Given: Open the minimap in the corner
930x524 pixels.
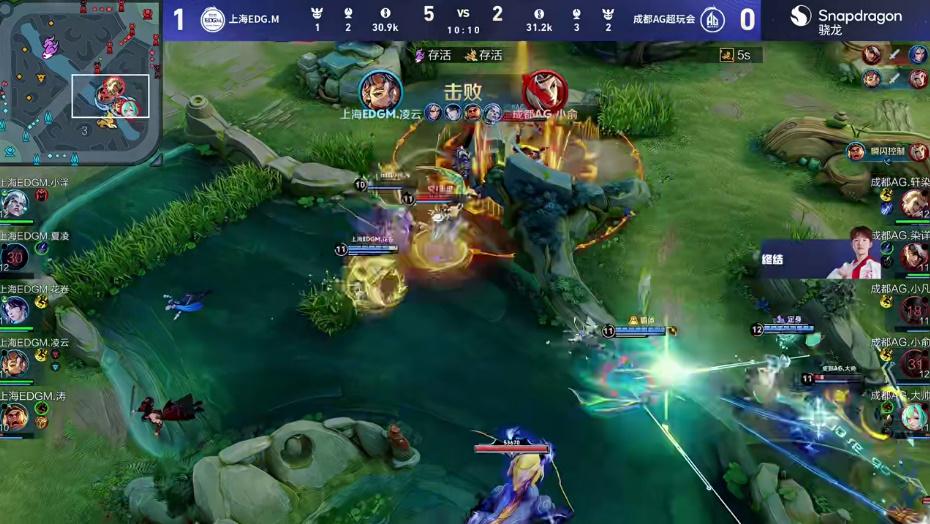Looking at the screenshot, I should pyautogui.click(x=80, y=80).
